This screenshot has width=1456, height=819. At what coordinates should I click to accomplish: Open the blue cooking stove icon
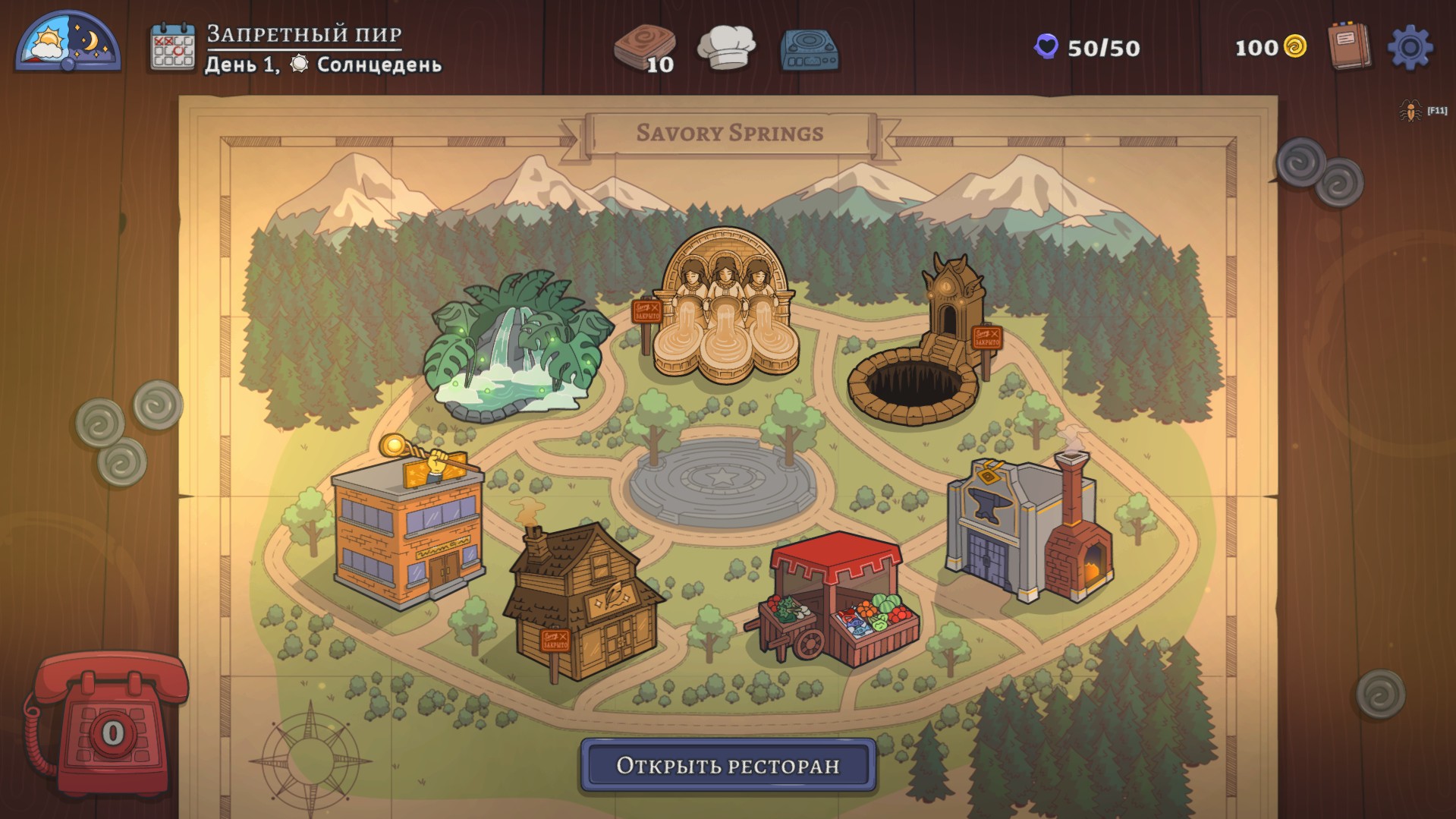point(809,50)
